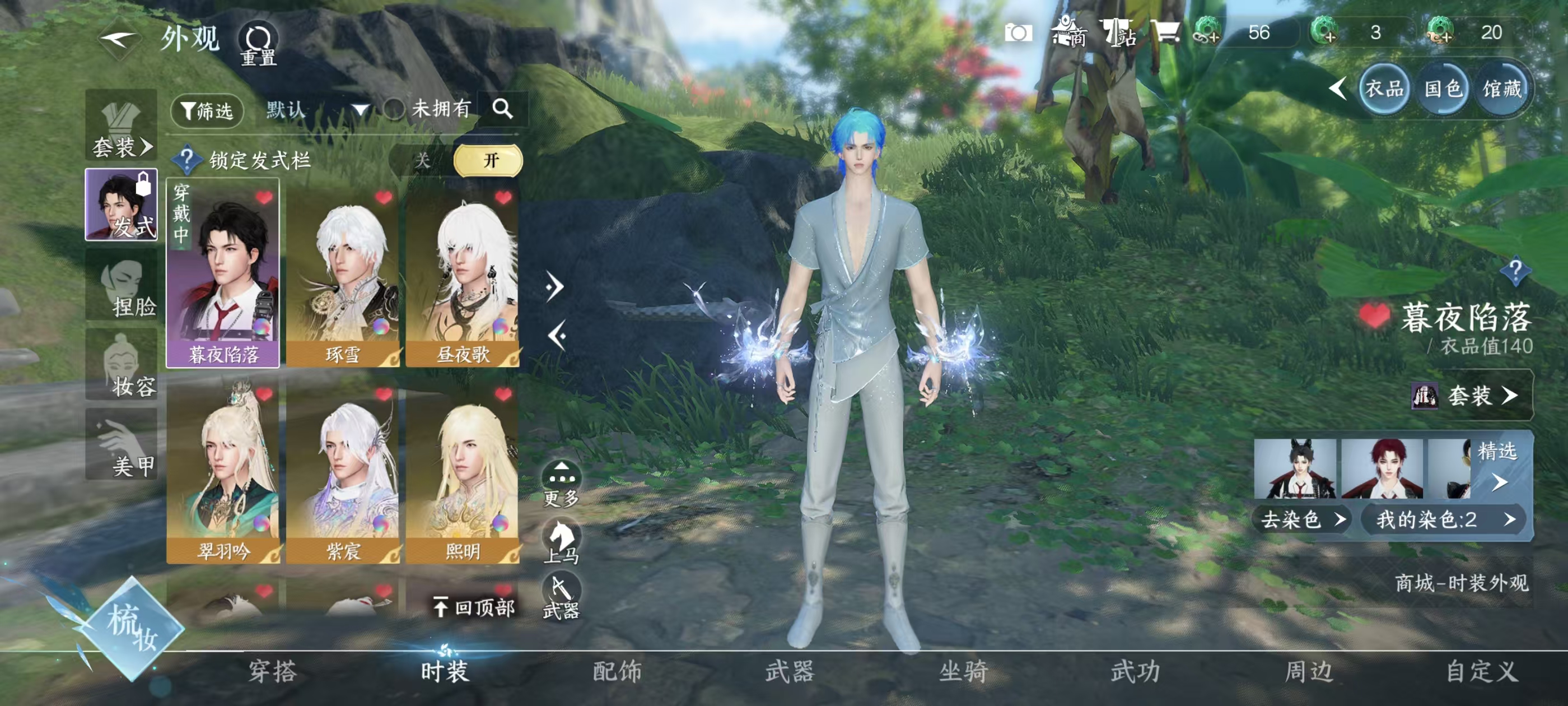Take a photo with the camera icon
The height and width of the screenshot is (706, 1568).
click(1018, 33)
